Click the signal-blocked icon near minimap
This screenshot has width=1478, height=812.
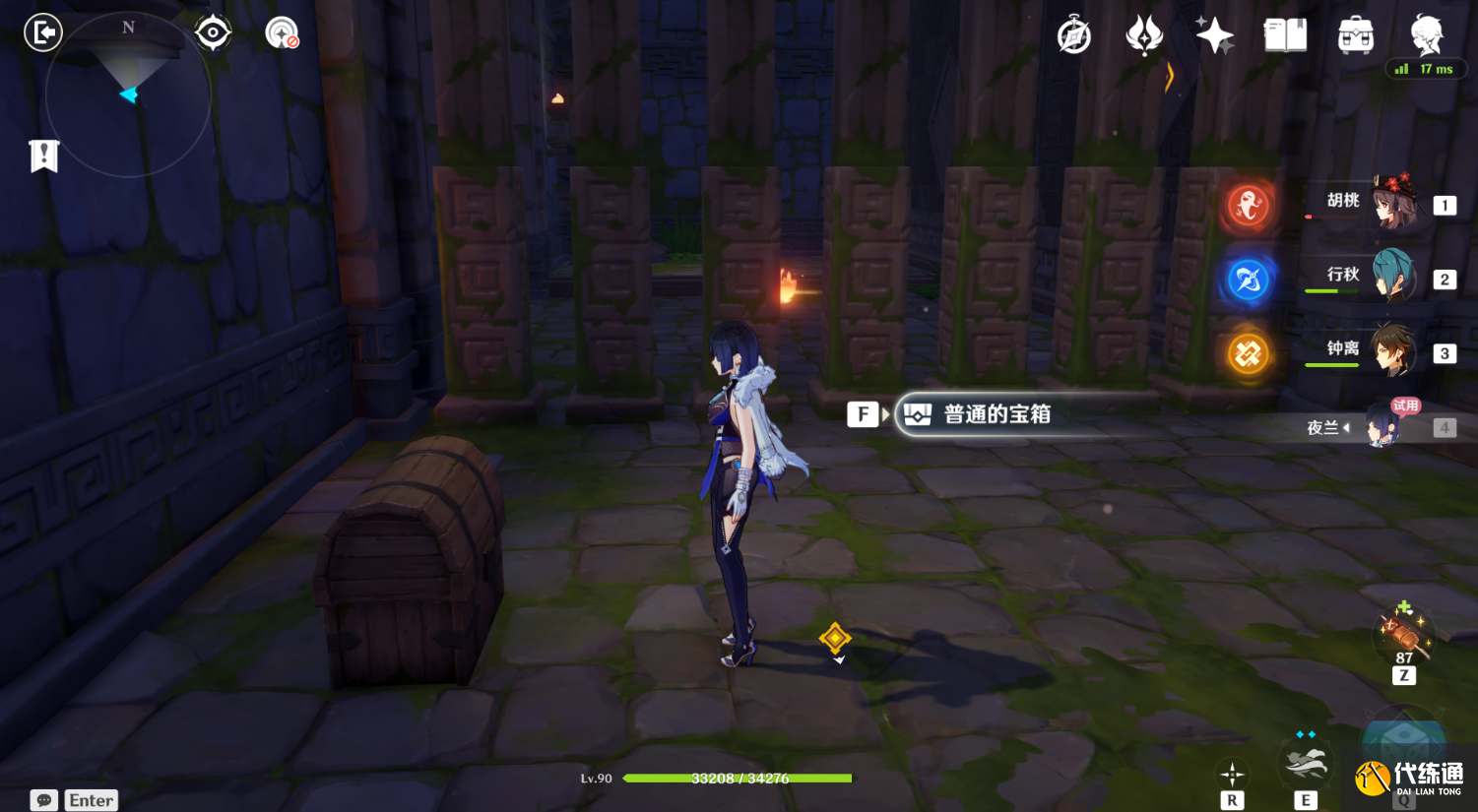(x=282, y=33)
